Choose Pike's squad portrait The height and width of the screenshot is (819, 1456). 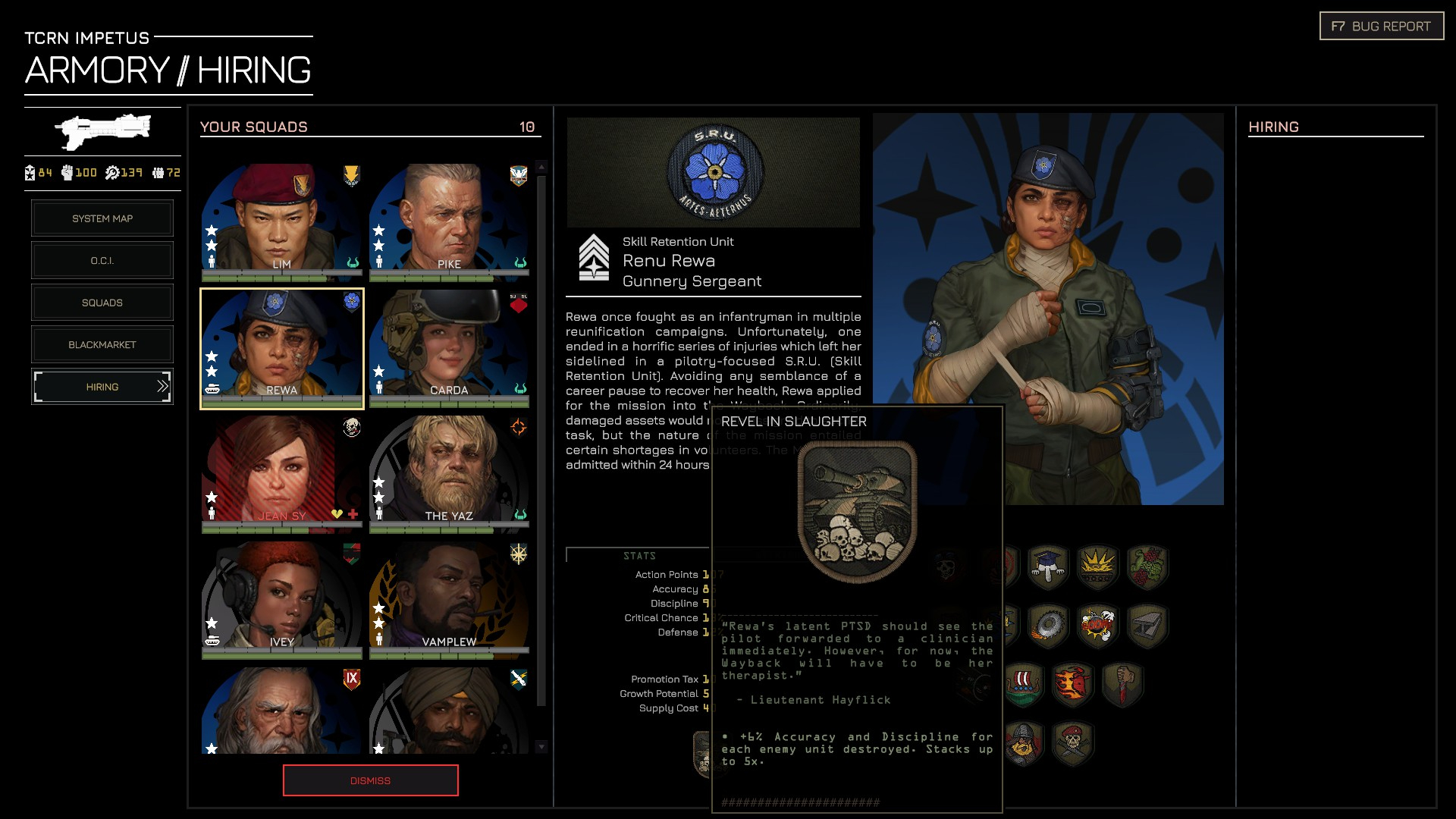pos(449,220)
